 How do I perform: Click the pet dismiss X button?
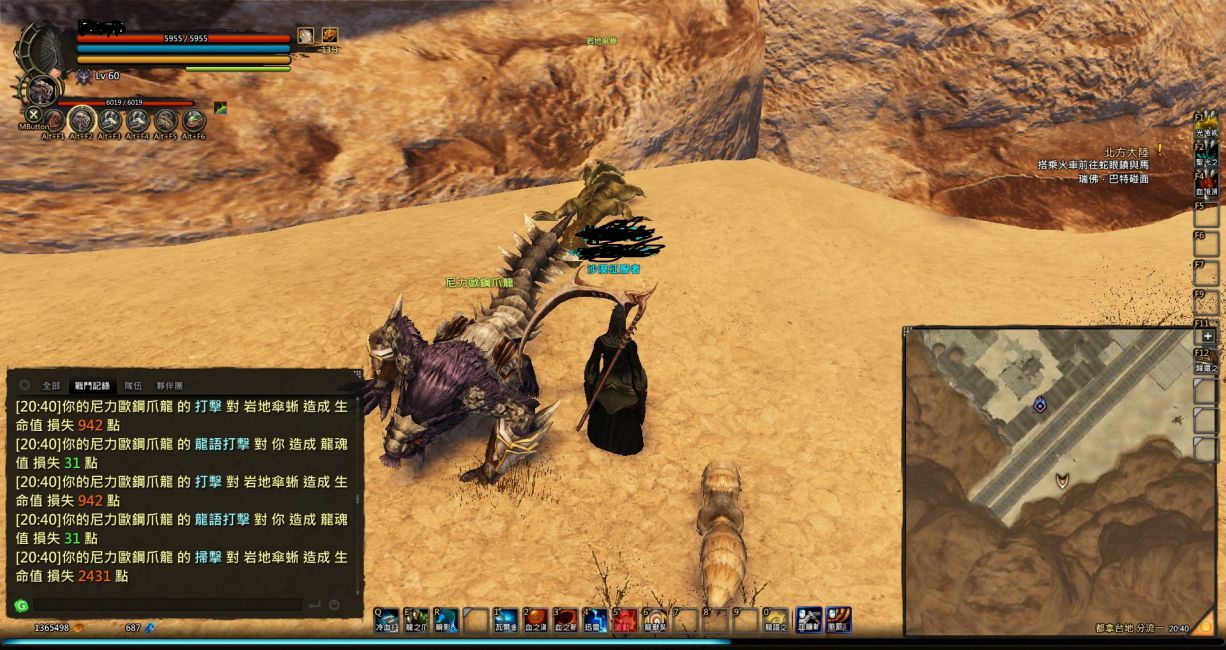tap(33, 115)
